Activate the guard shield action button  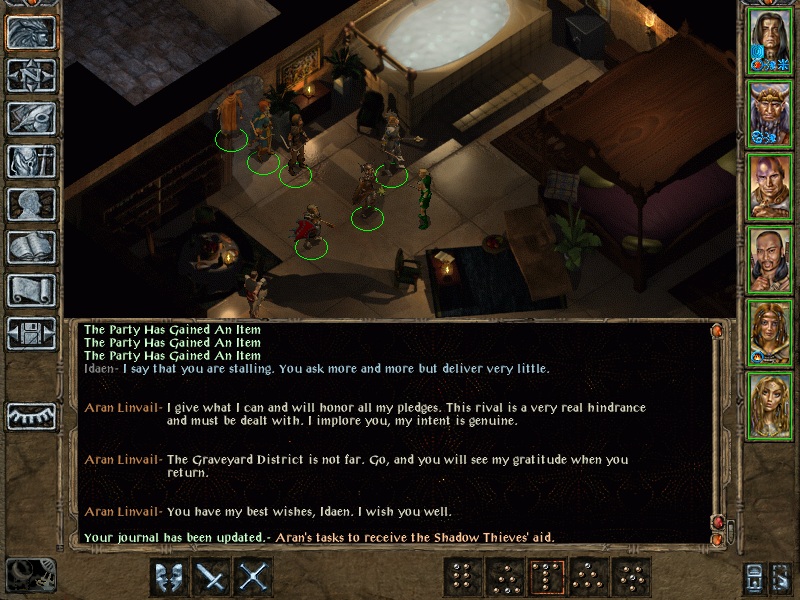(169, 577)
